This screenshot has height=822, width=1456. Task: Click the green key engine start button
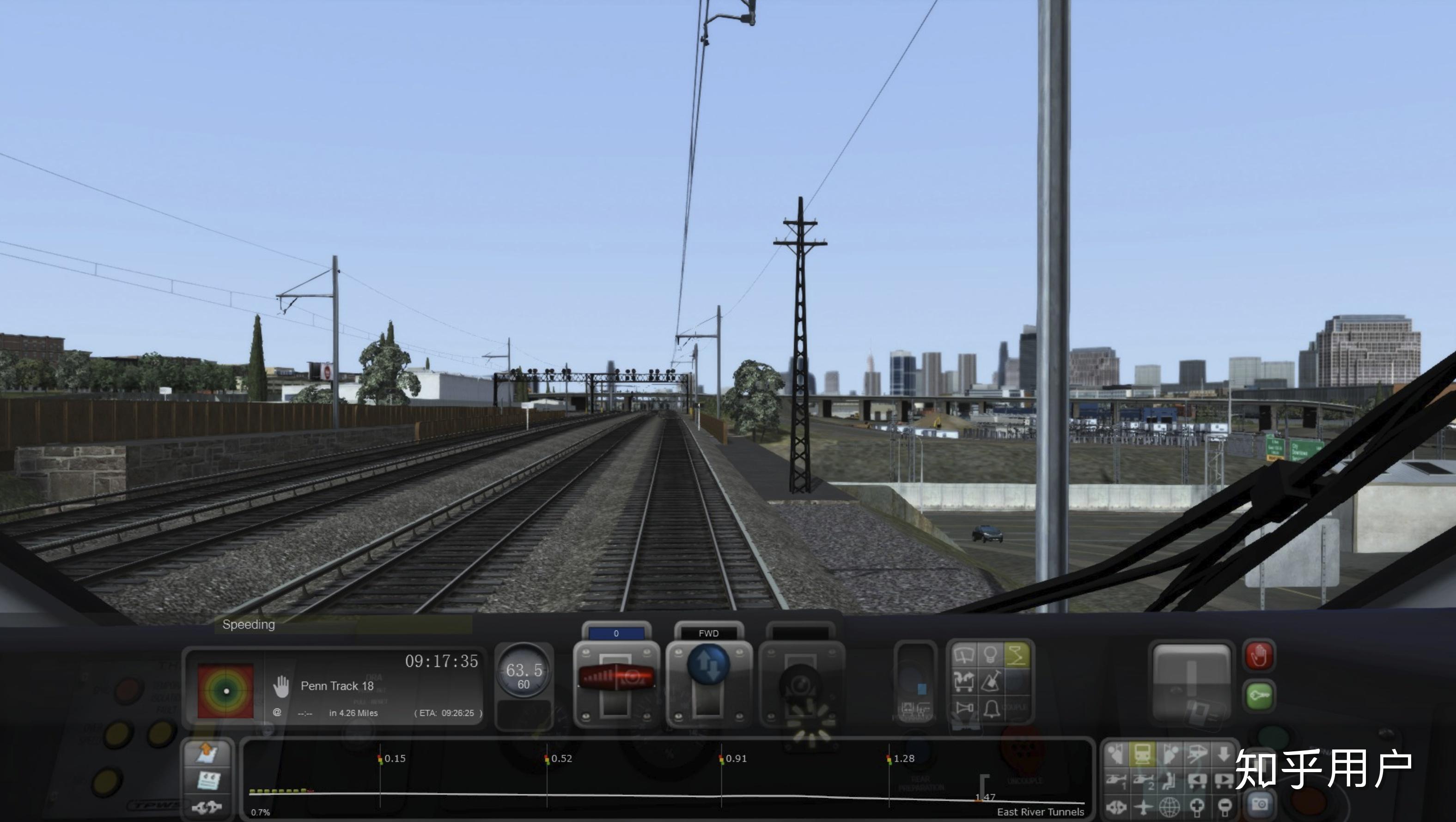pyautogui.click(x=1259, y=695)
